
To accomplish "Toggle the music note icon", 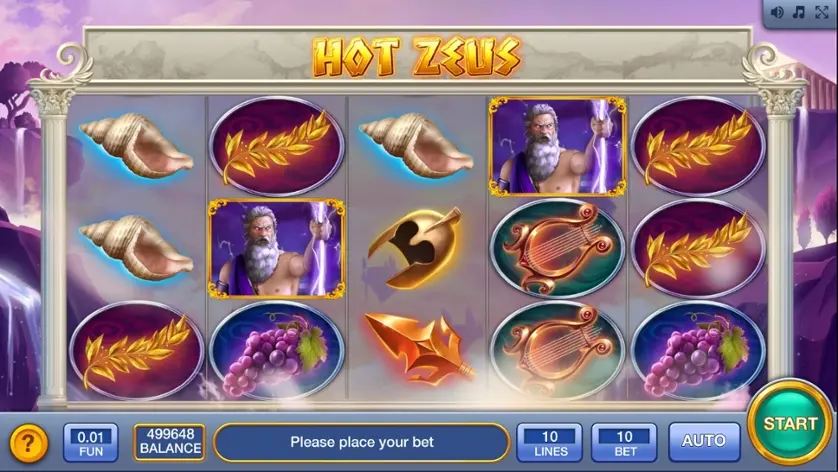I will coord(798,12).
